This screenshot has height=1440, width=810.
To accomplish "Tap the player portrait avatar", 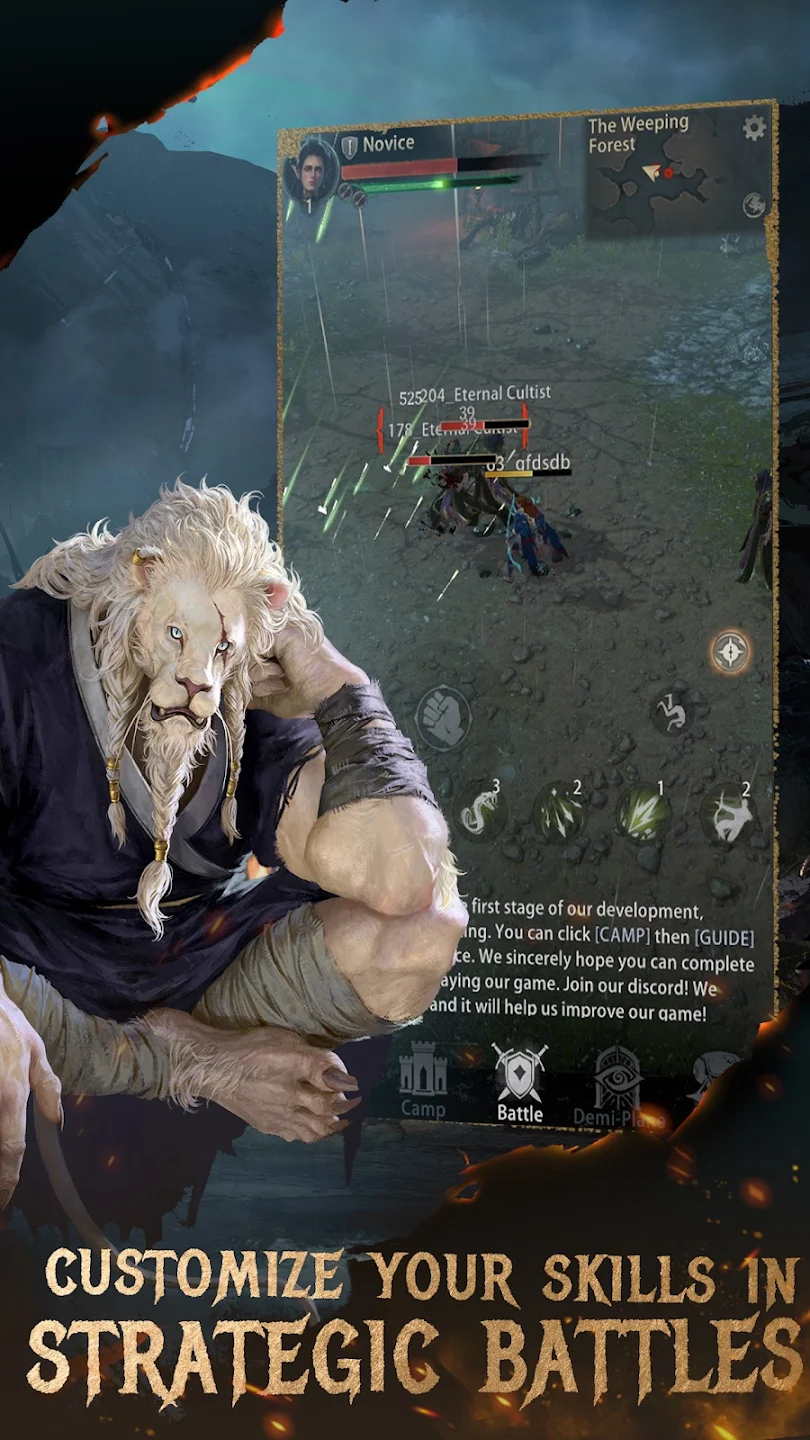I will 310,168.
